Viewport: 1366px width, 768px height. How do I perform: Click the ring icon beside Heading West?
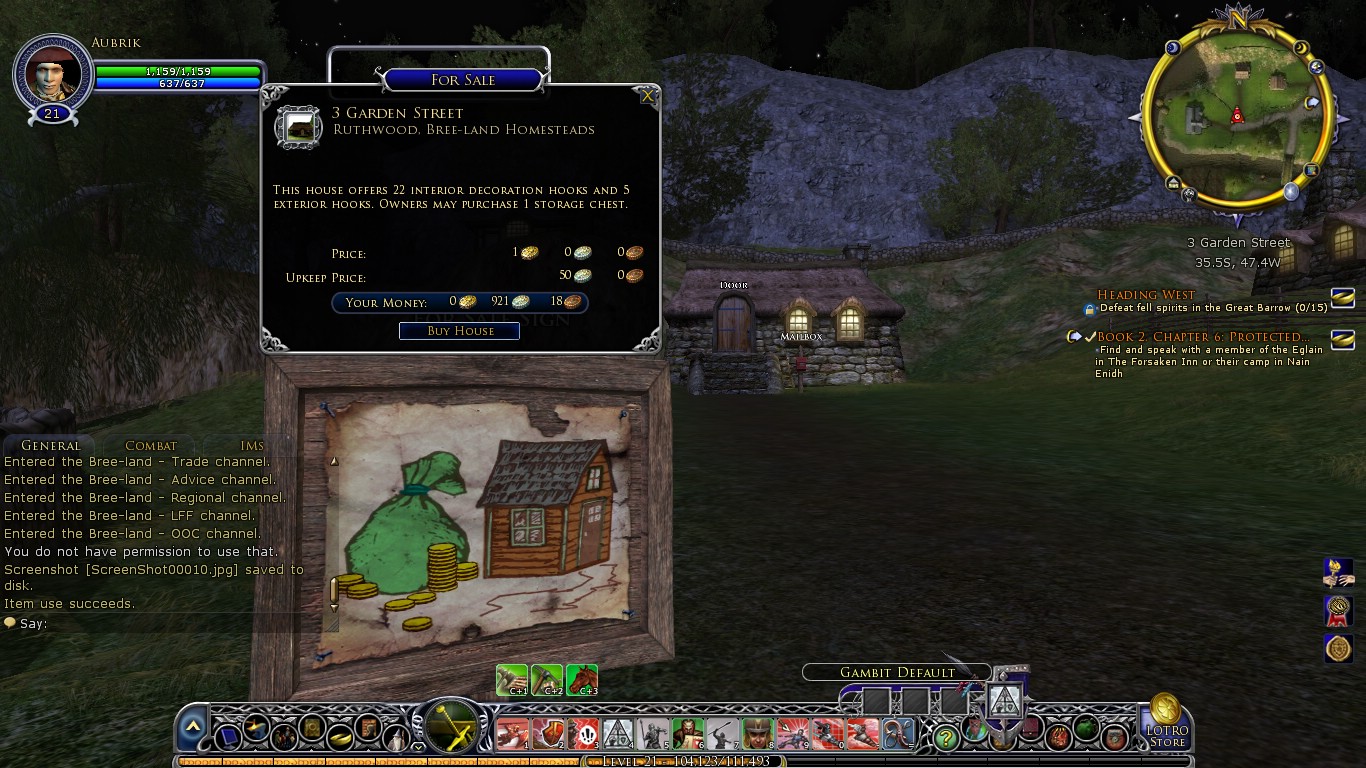coord(1342,297)
